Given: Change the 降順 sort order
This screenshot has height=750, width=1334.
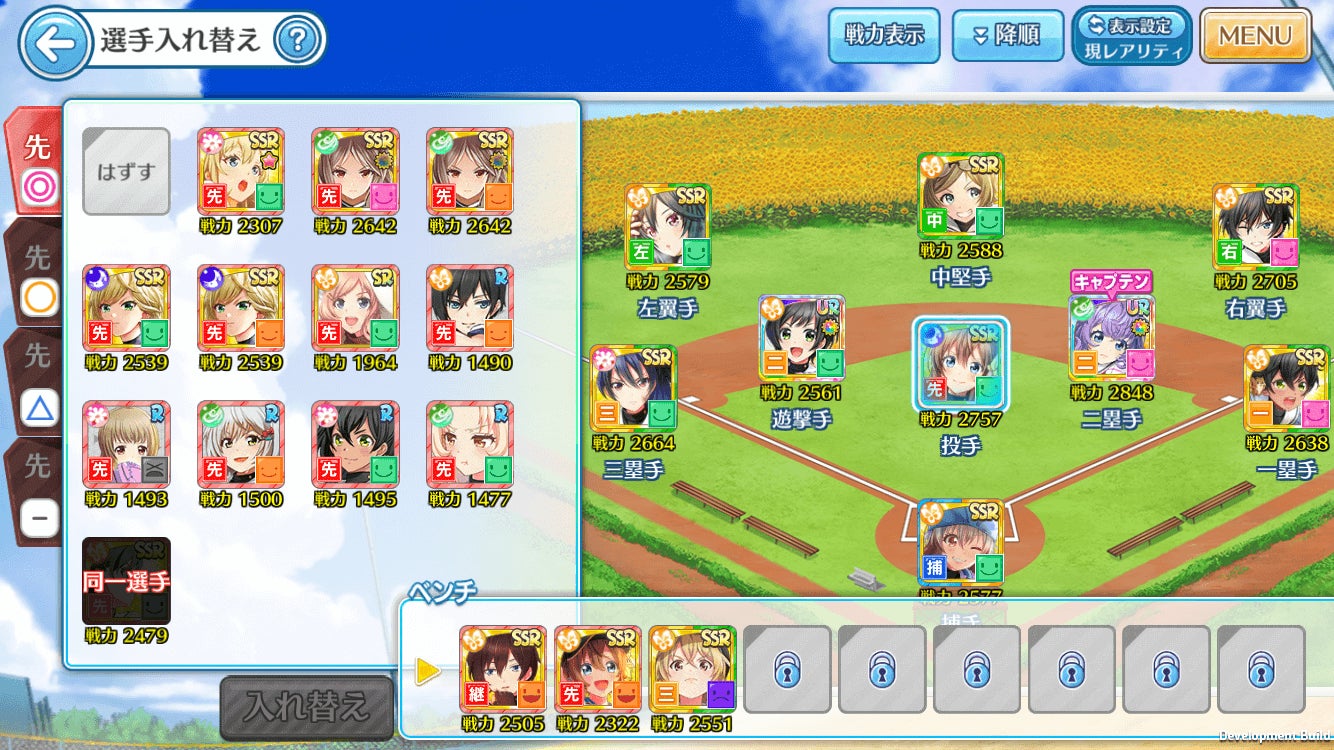Looking at the screenshot, I should pos(1007,36).
